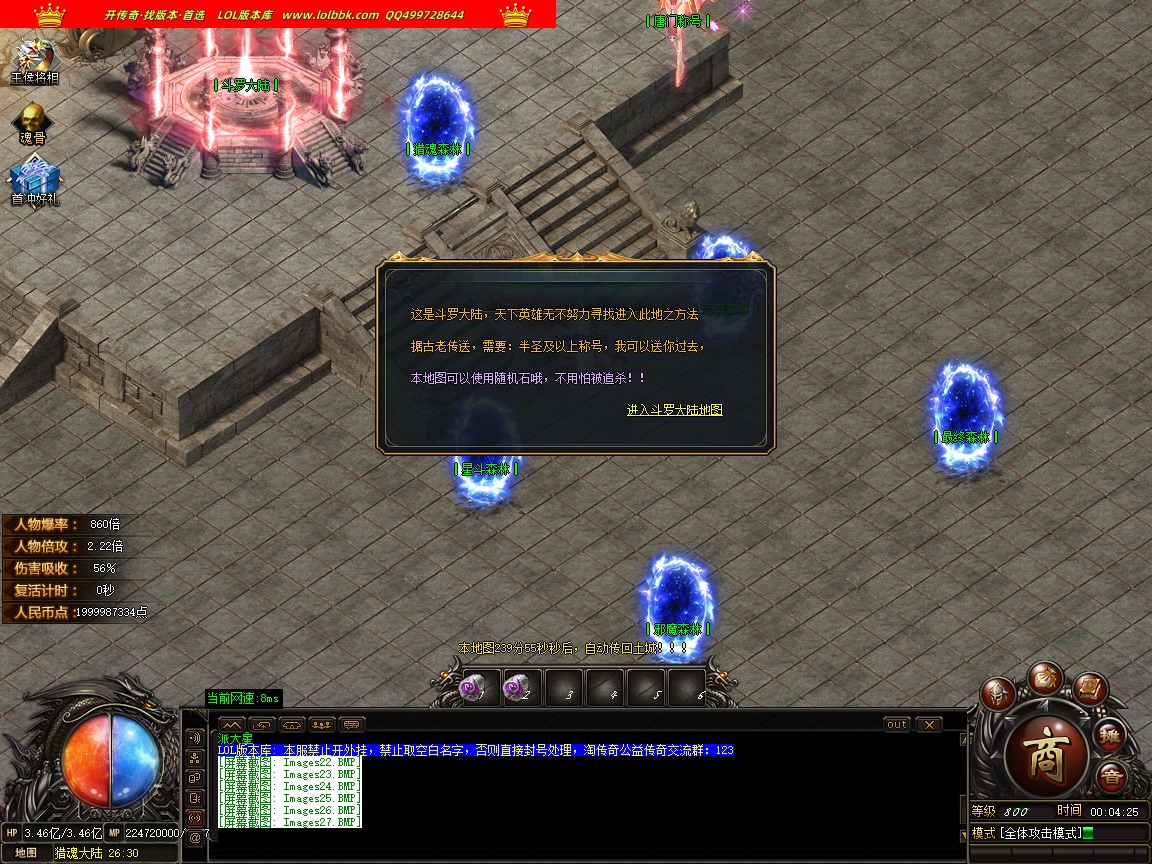The height and width of the screenshot is (864, 1152).
Task: Use the scroll in hotbar slot 2
Action: [518, 688]
